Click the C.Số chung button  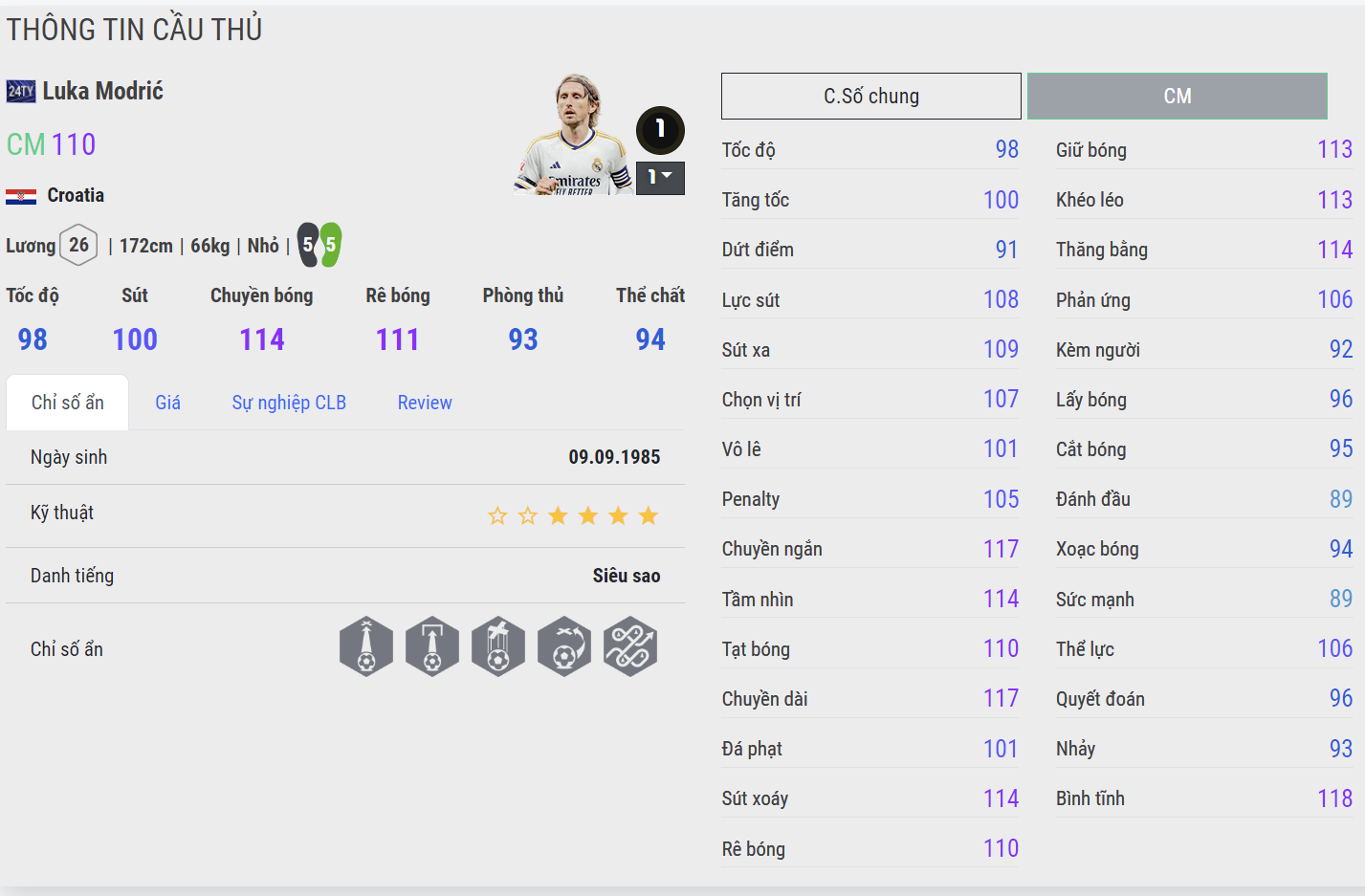(x=870, y=96)
